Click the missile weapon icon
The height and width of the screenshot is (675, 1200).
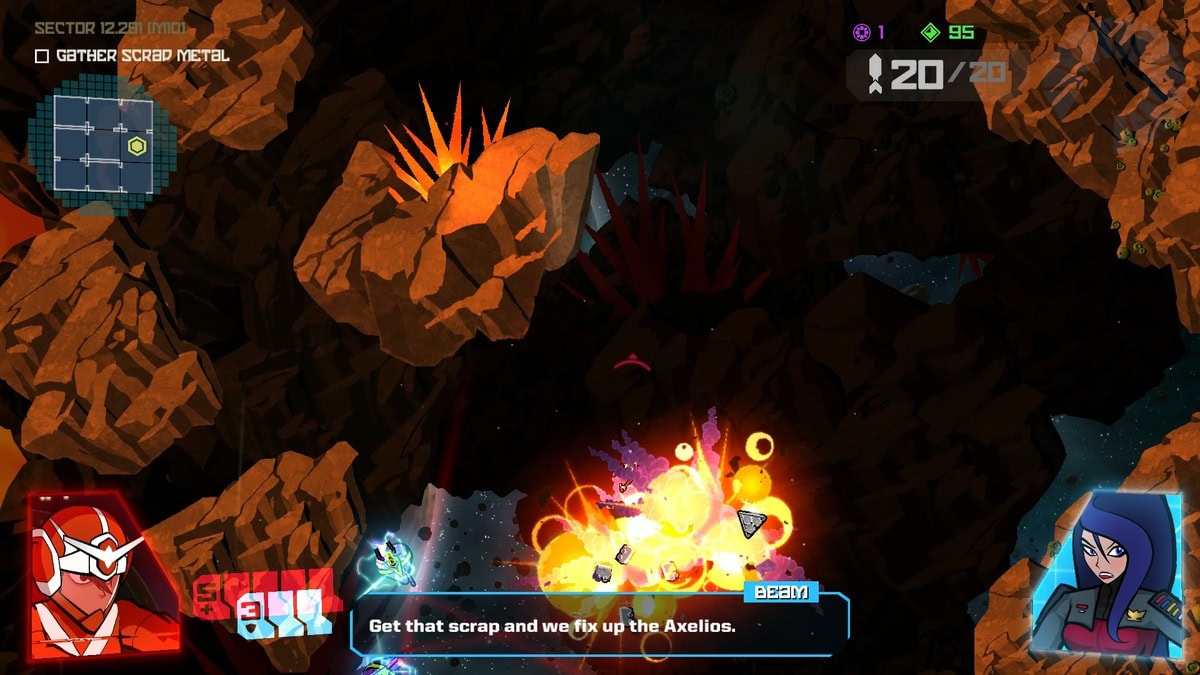pyautogui.click(x=874, y=73)
